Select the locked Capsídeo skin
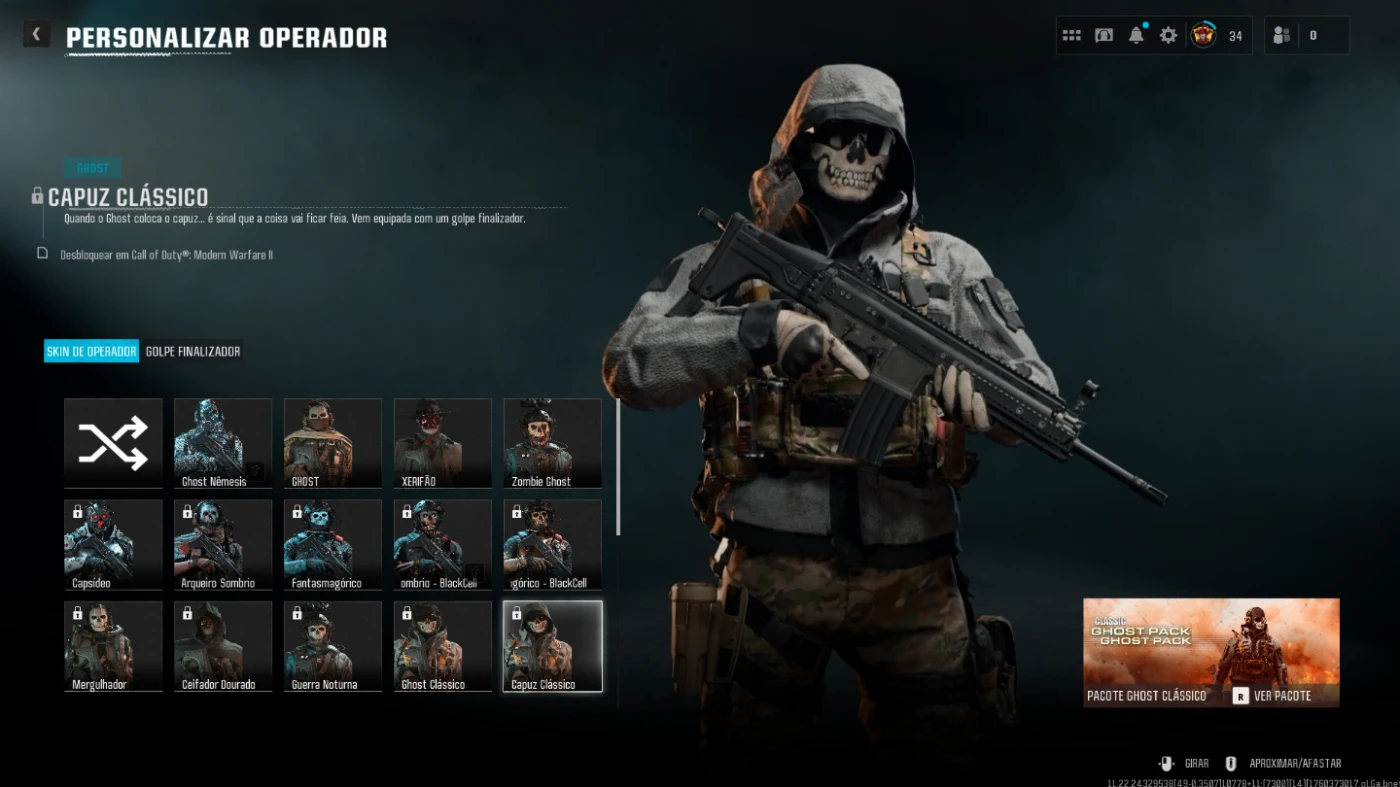Screen dimensions: 1400x787 tap(113, 544)
